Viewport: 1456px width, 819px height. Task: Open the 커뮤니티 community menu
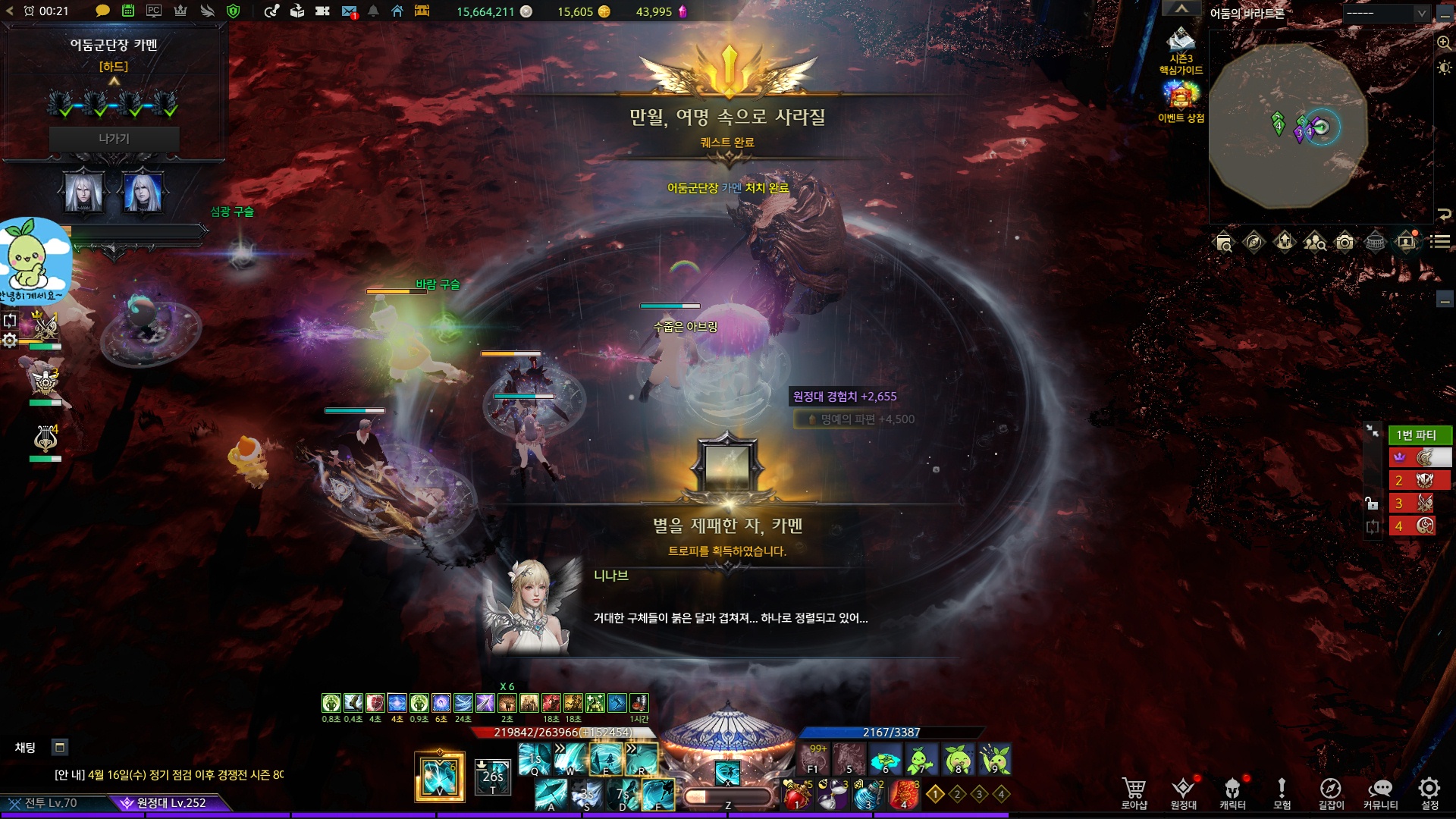[1380, 792]
